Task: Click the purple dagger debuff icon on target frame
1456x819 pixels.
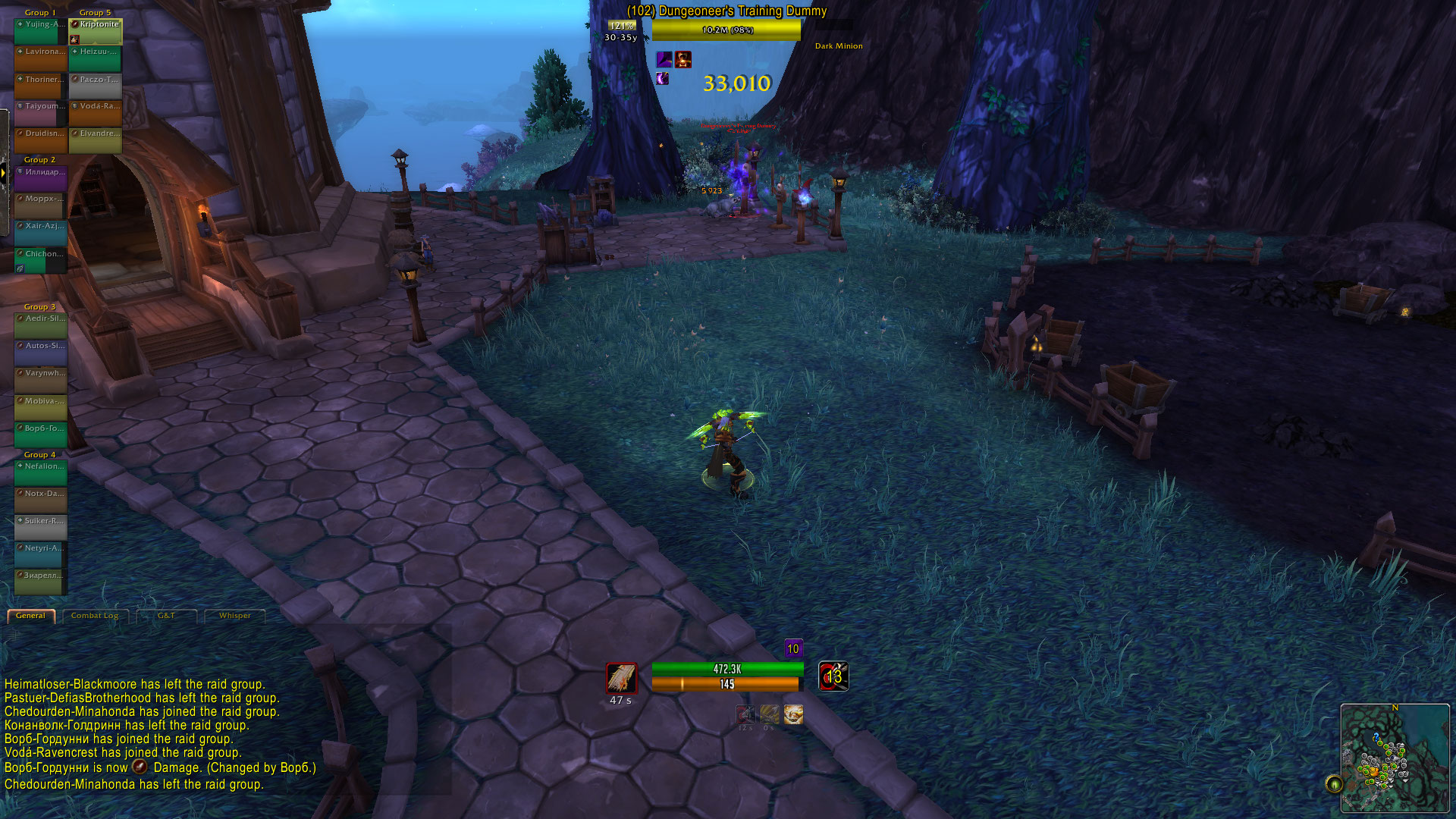Action: tap(664, 58)
